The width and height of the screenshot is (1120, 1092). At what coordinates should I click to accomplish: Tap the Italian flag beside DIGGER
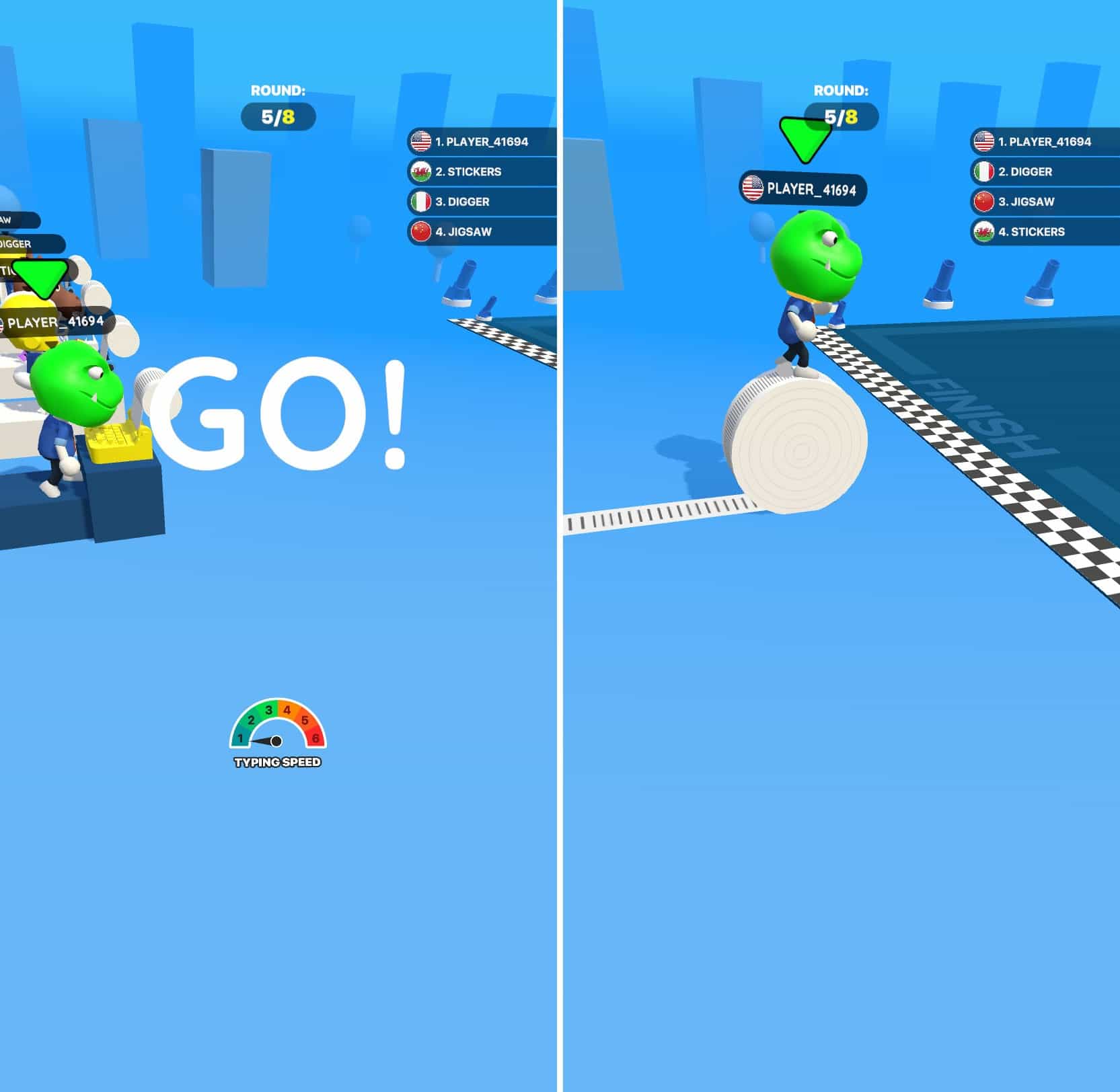pos(421,202)
